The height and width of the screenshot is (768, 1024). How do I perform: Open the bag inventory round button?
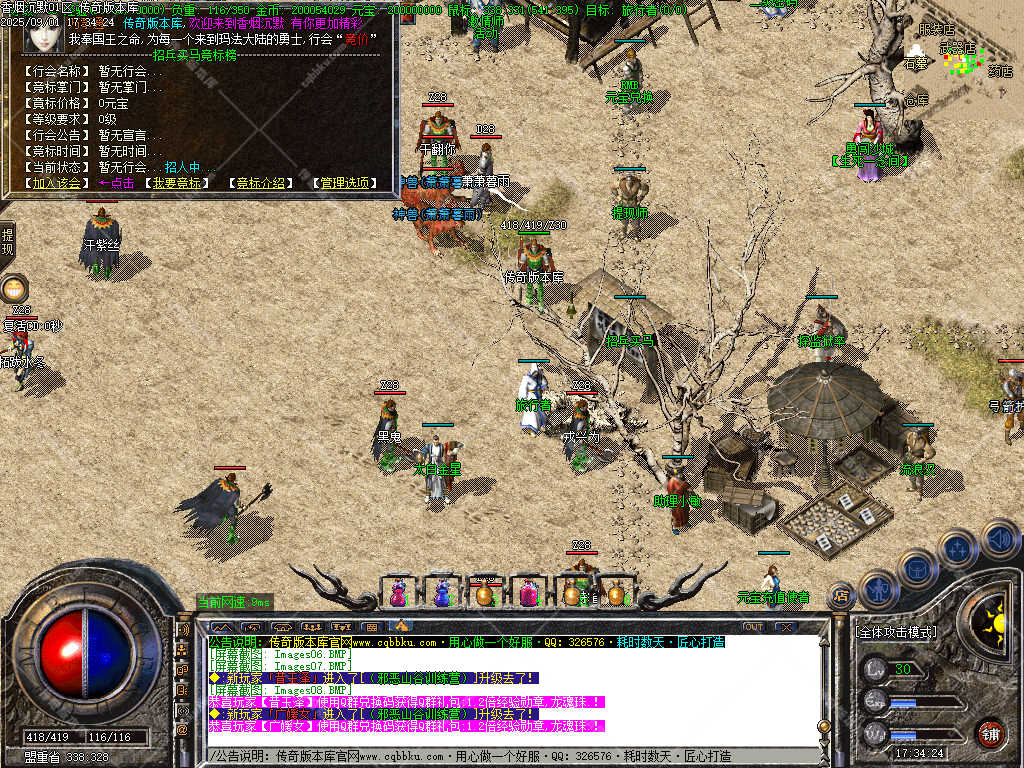(918, 568)
